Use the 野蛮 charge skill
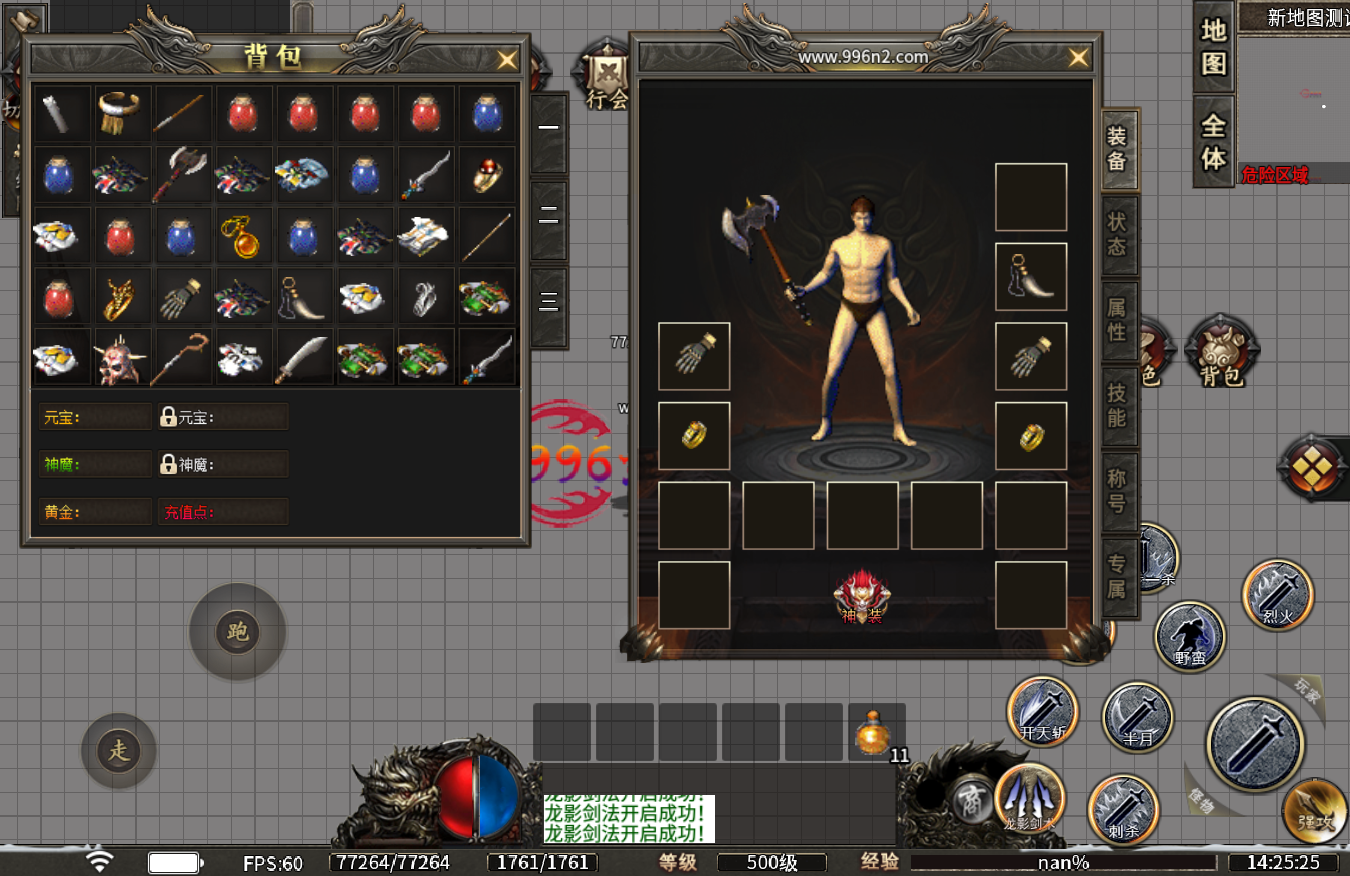Image resolution: width=1350 pixels, height=876 pixels. (x=1190, y=636)
